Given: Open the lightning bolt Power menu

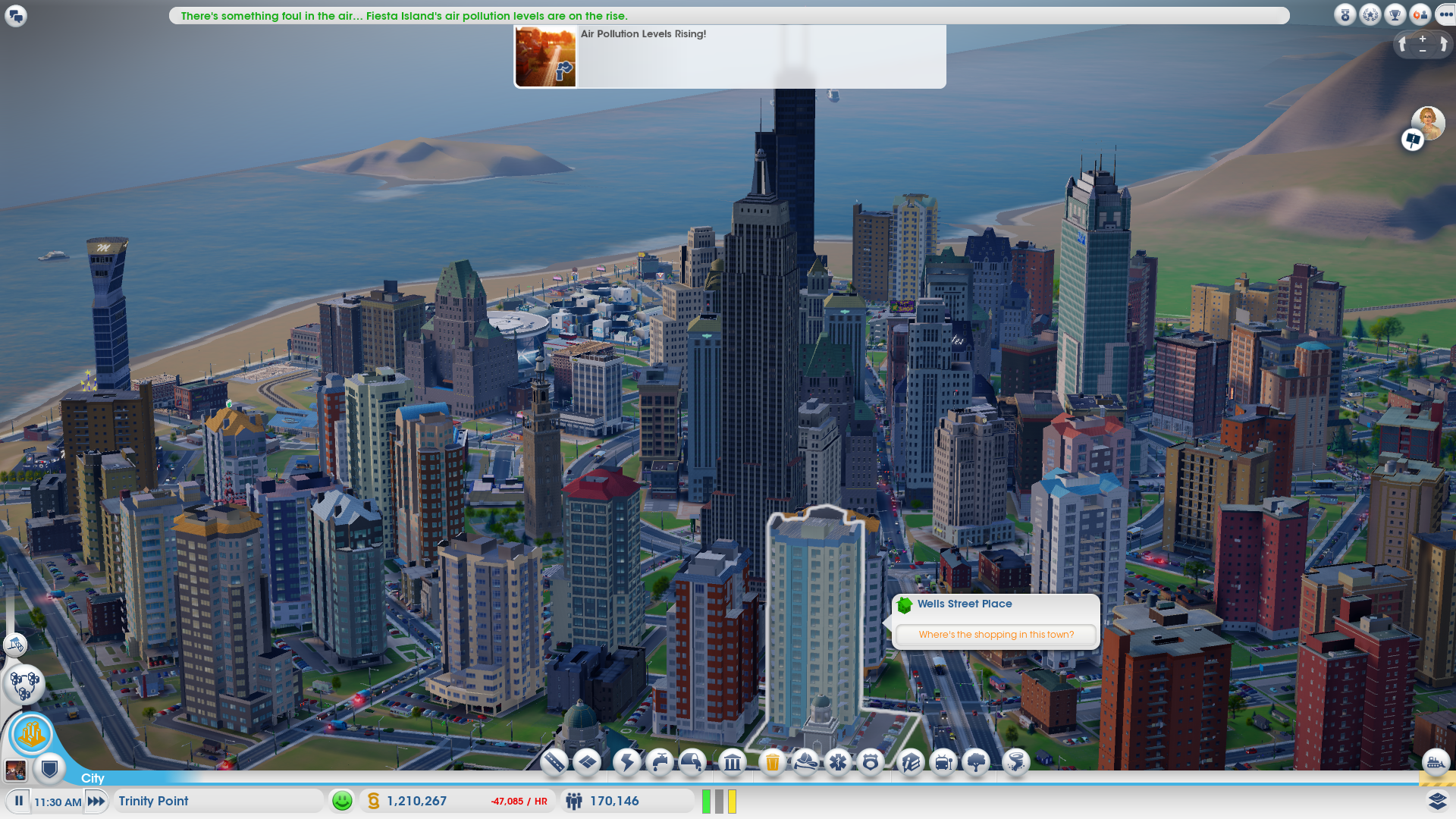Looking at the screenshot, I should (627, 762).
